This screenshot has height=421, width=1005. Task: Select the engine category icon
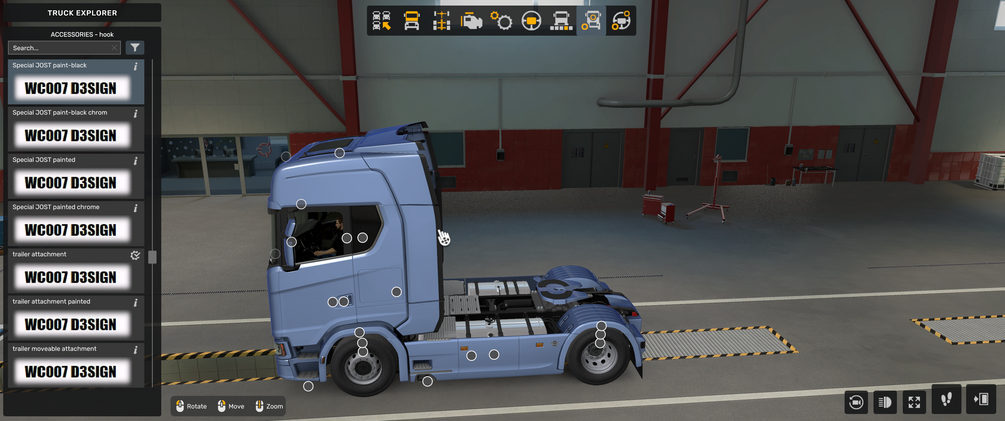471,21
